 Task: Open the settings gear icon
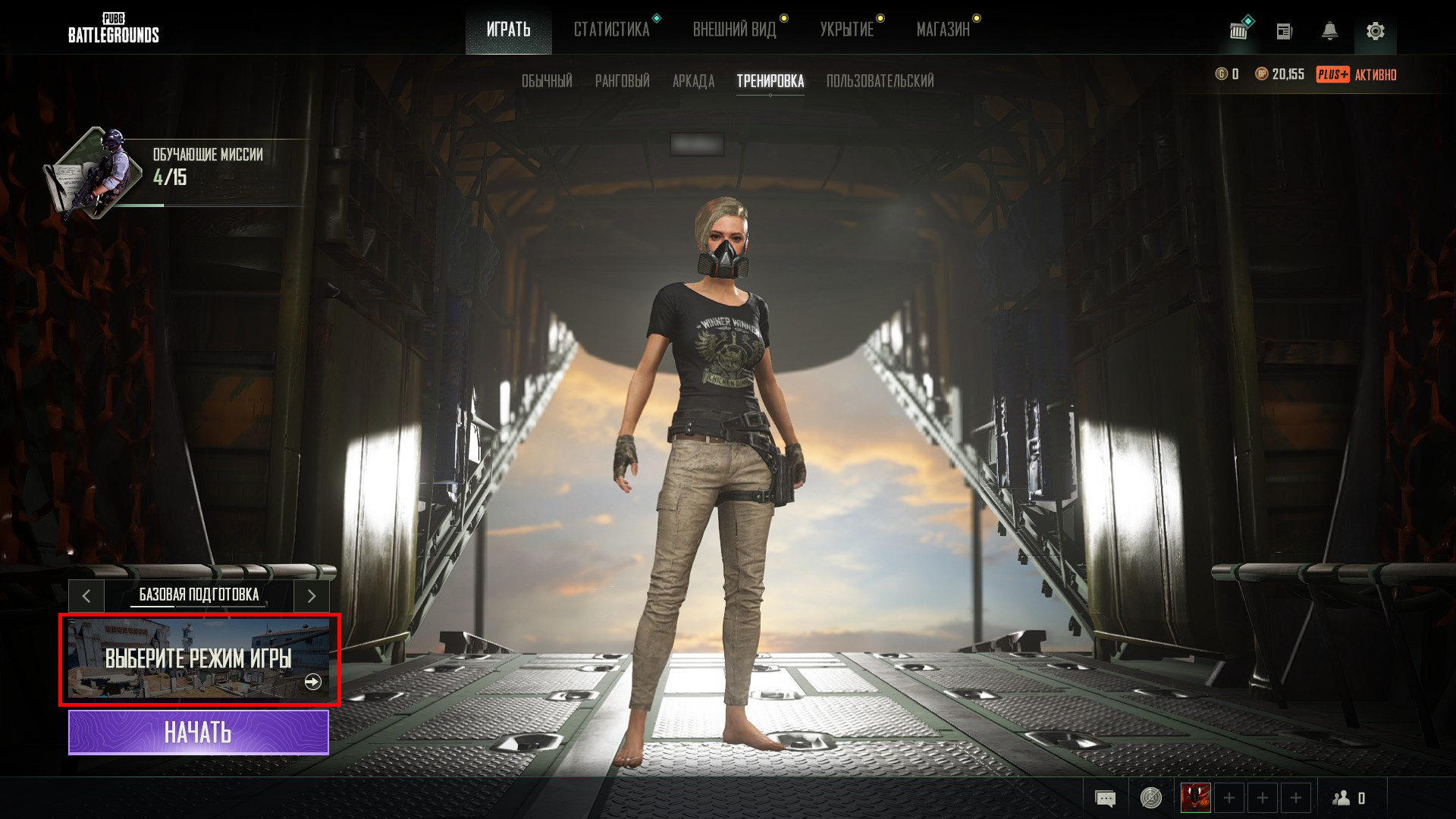point(1375,32)
